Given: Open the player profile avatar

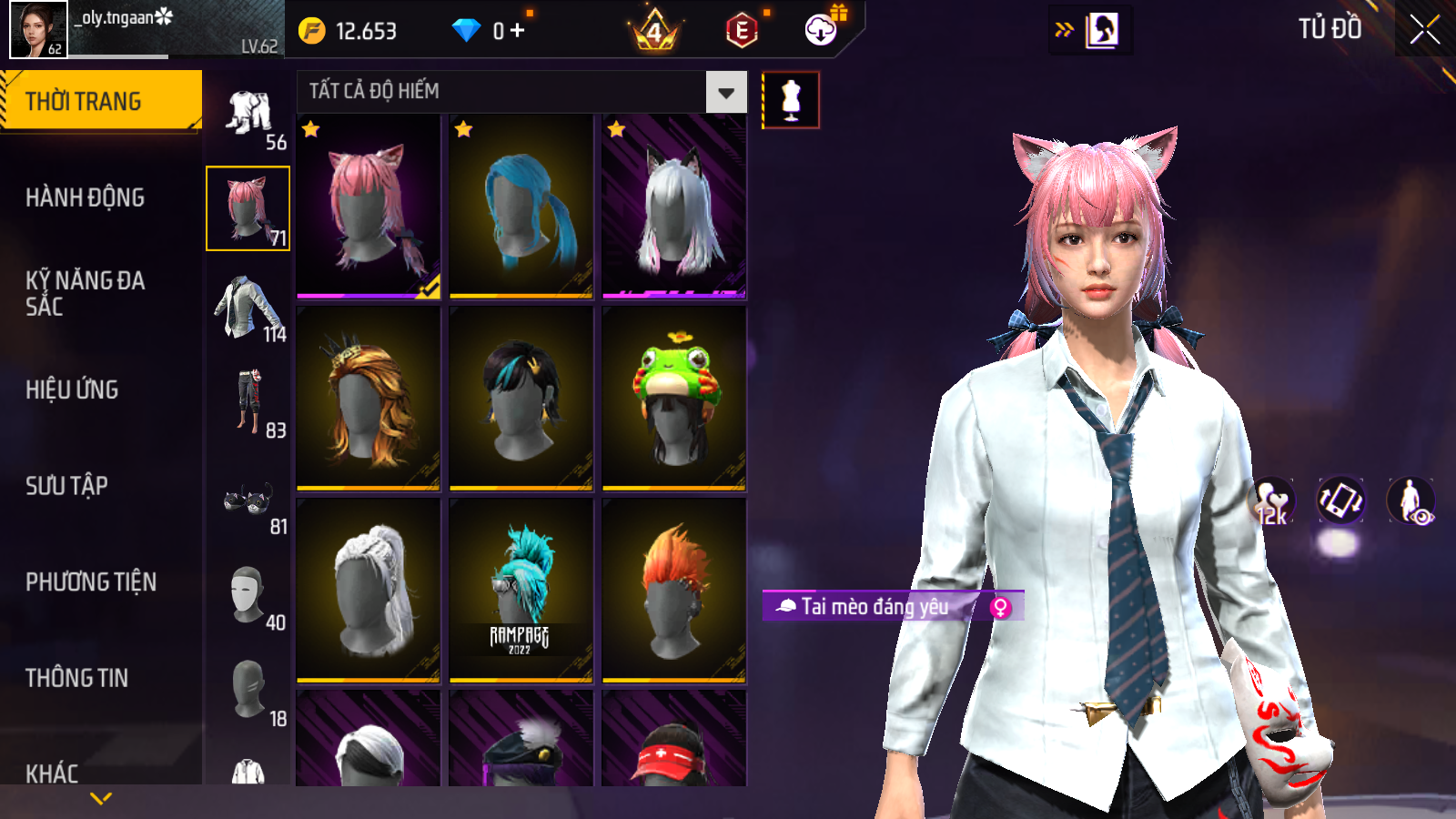Looking at the screenshot, I should (x=38, y=29).
